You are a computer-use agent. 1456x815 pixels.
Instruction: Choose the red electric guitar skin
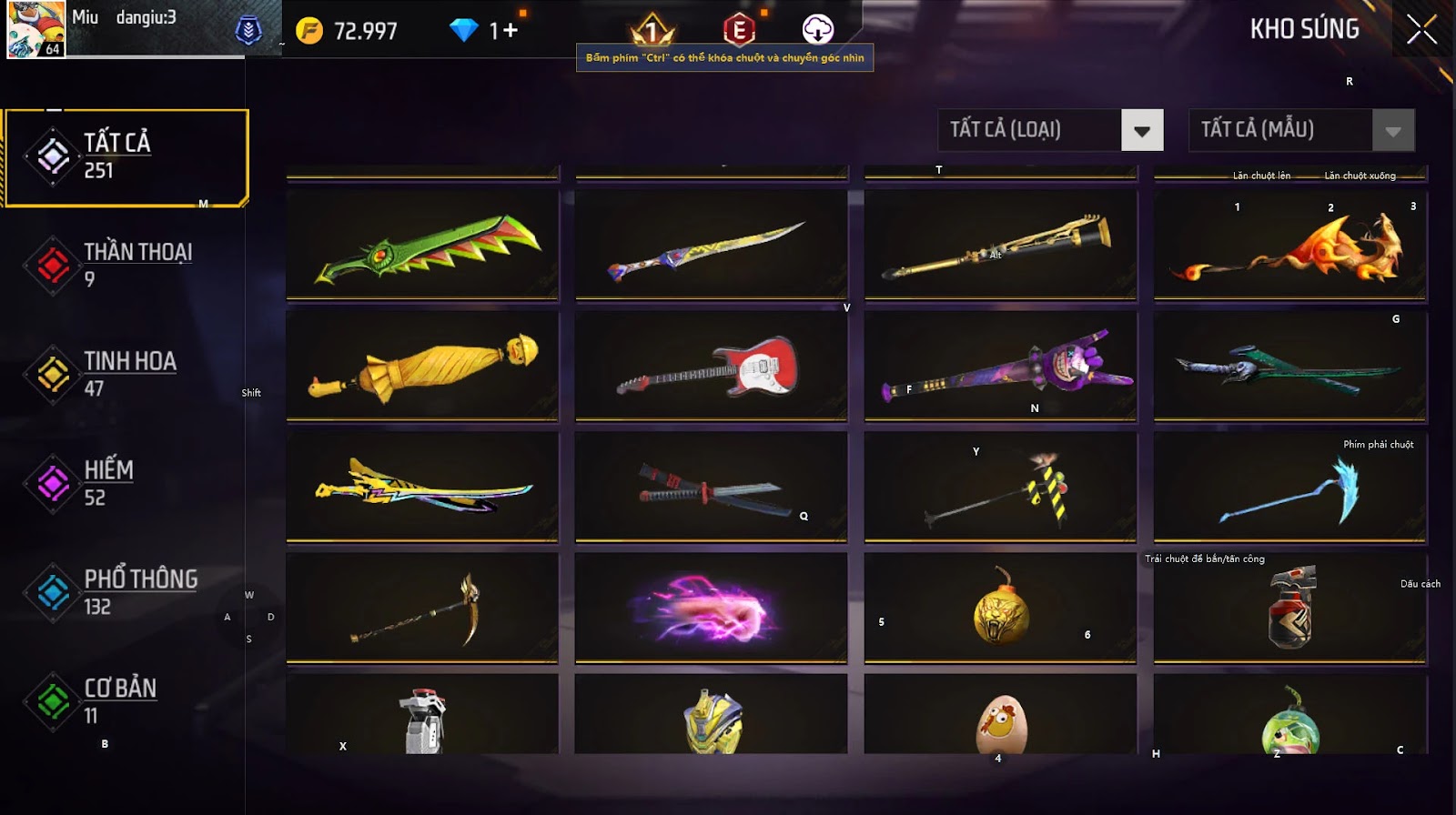point(711,366)
